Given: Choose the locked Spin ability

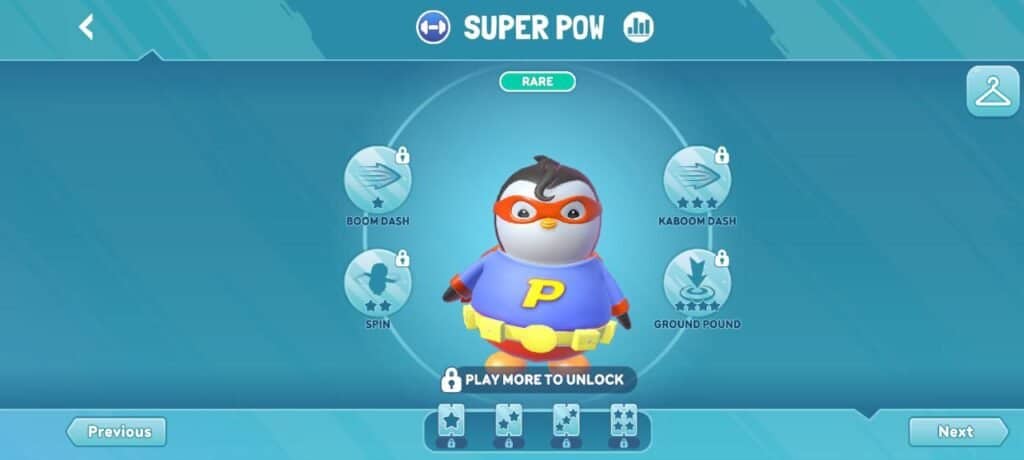Looking at the screenshot, I should pos(377,283).
